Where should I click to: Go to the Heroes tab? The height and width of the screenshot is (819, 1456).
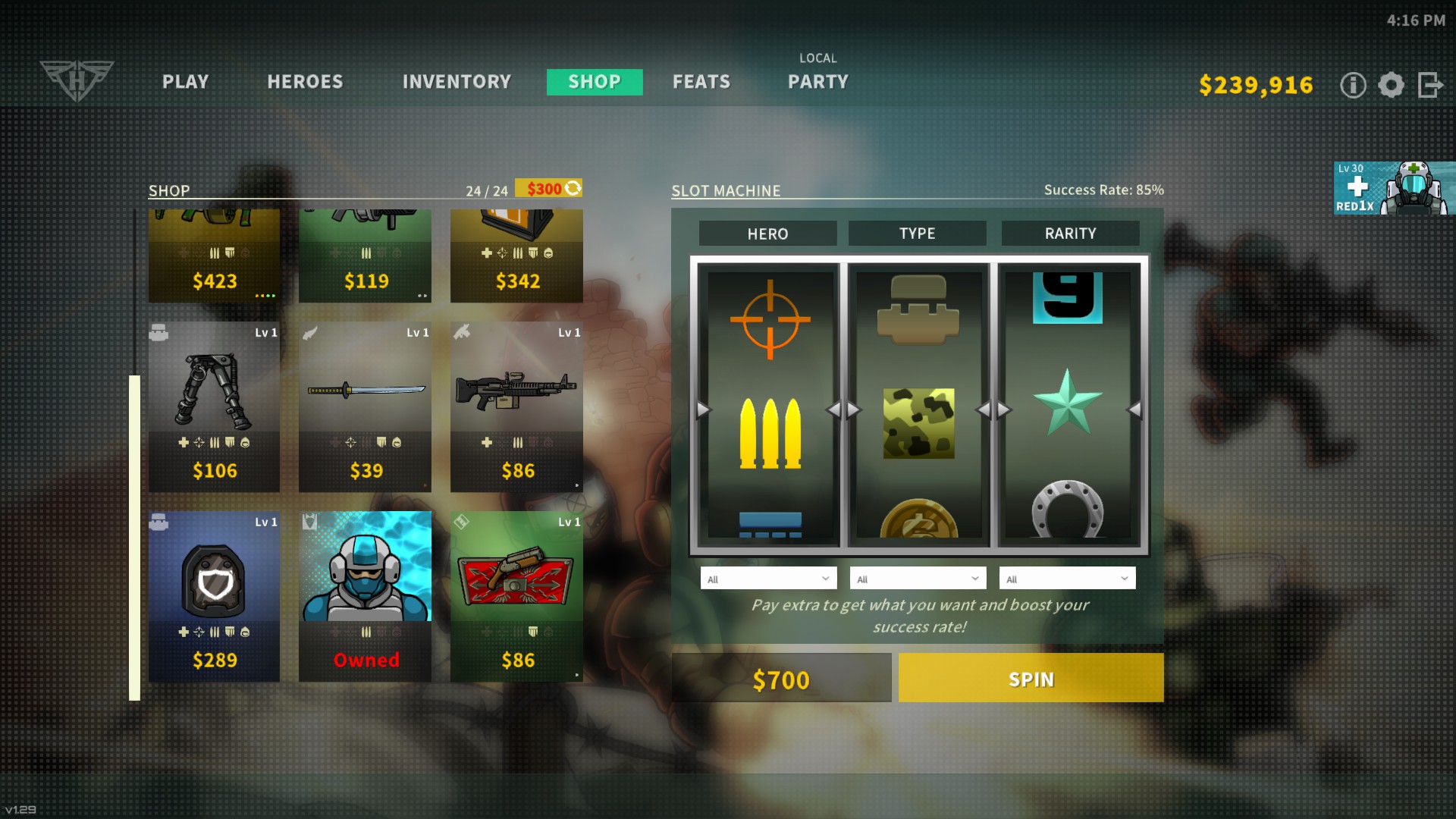(x=305, y=82)
